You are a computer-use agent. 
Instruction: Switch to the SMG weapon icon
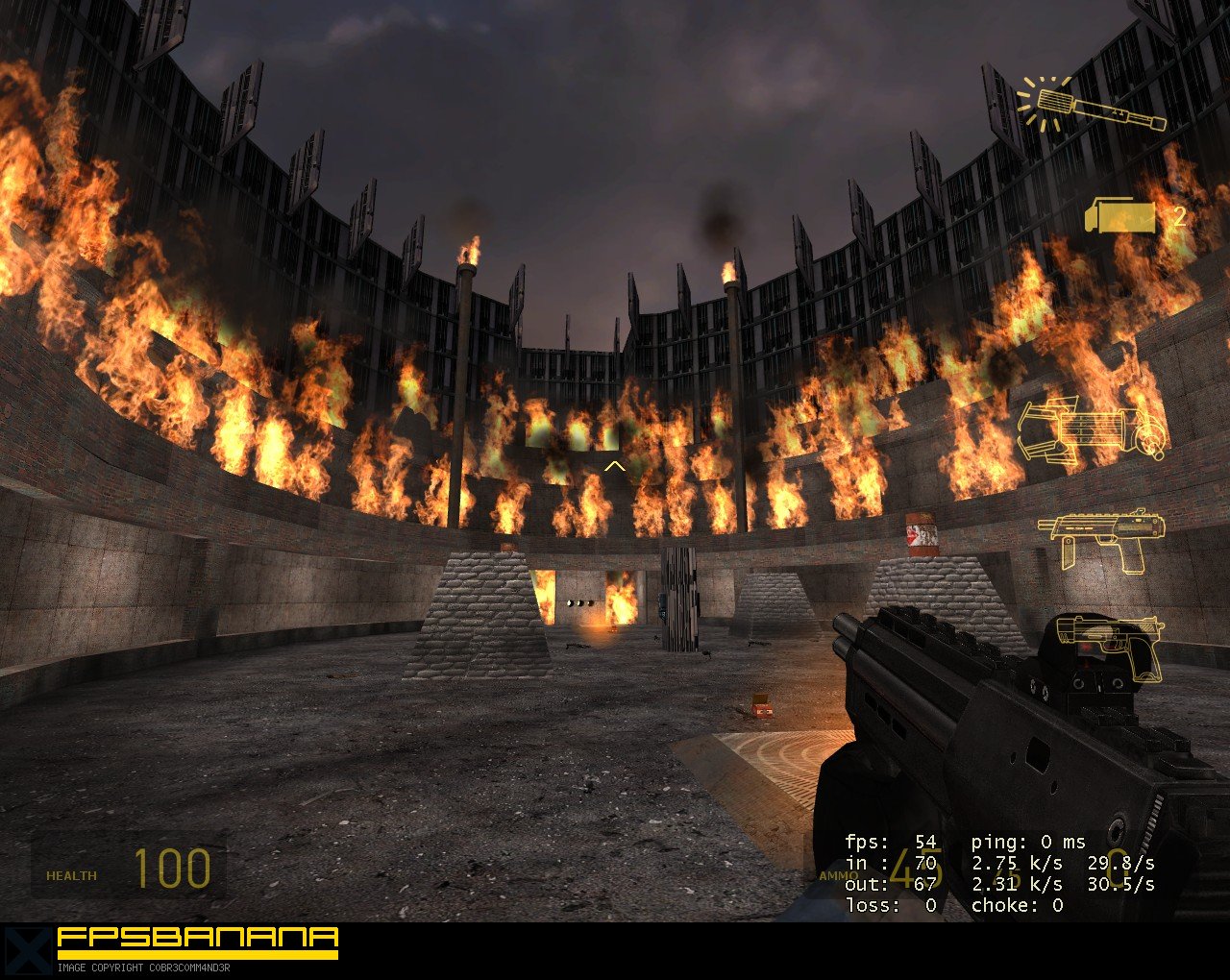1100,536
